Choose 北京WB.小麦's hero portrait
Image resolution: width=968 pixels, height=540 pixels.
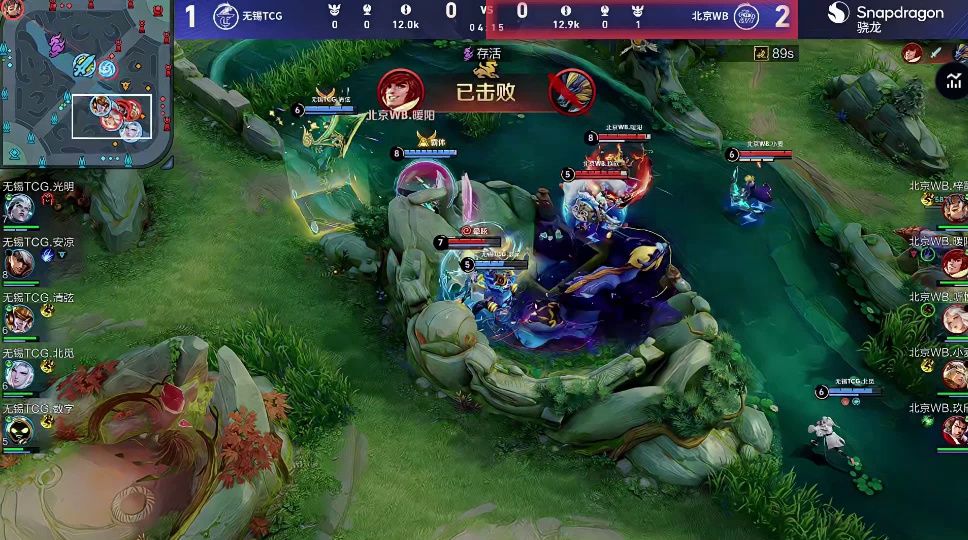pyautogui.click(x=955, y=374)
